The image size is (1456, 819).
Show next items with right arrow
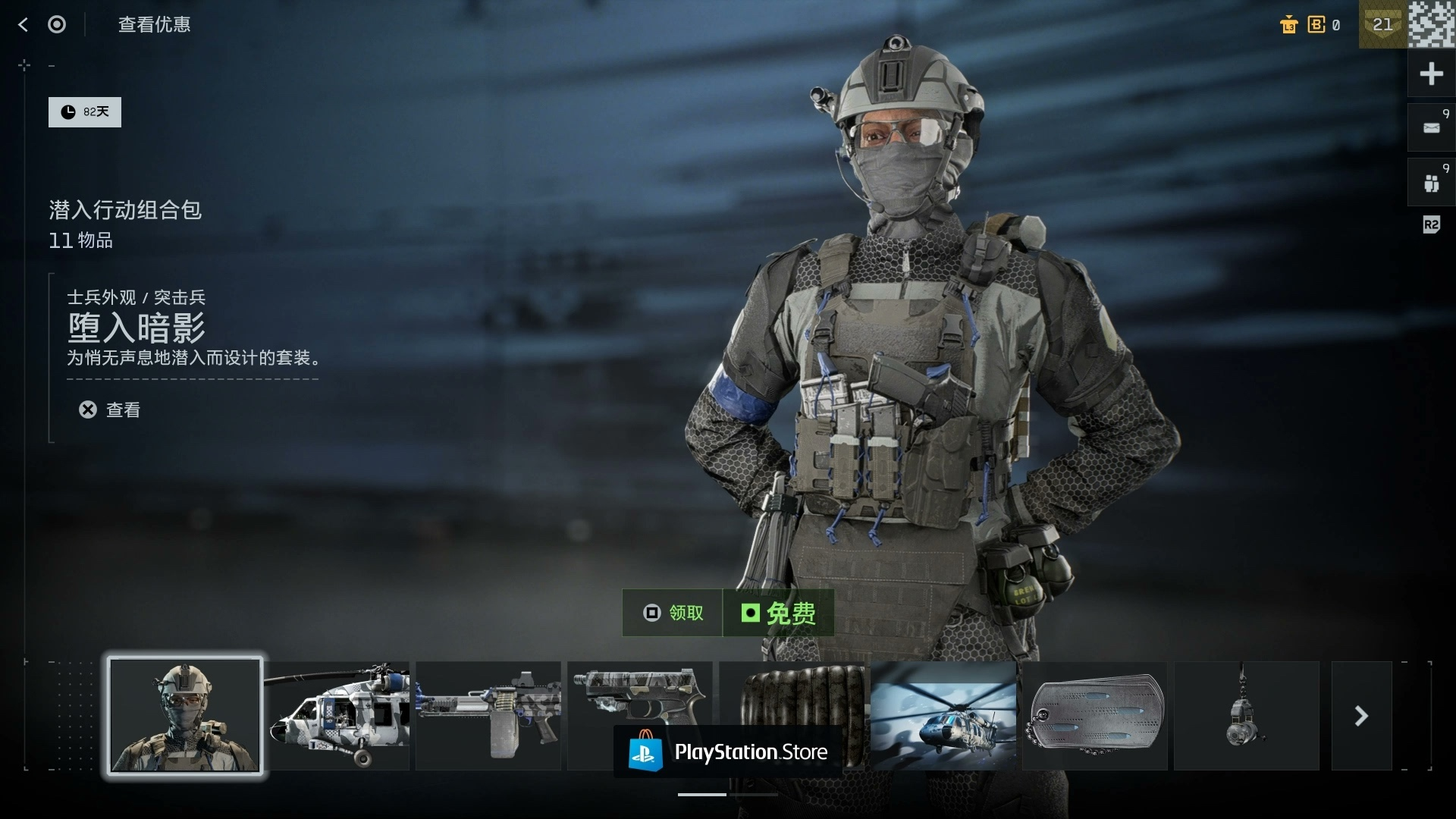coord(1361,715)
